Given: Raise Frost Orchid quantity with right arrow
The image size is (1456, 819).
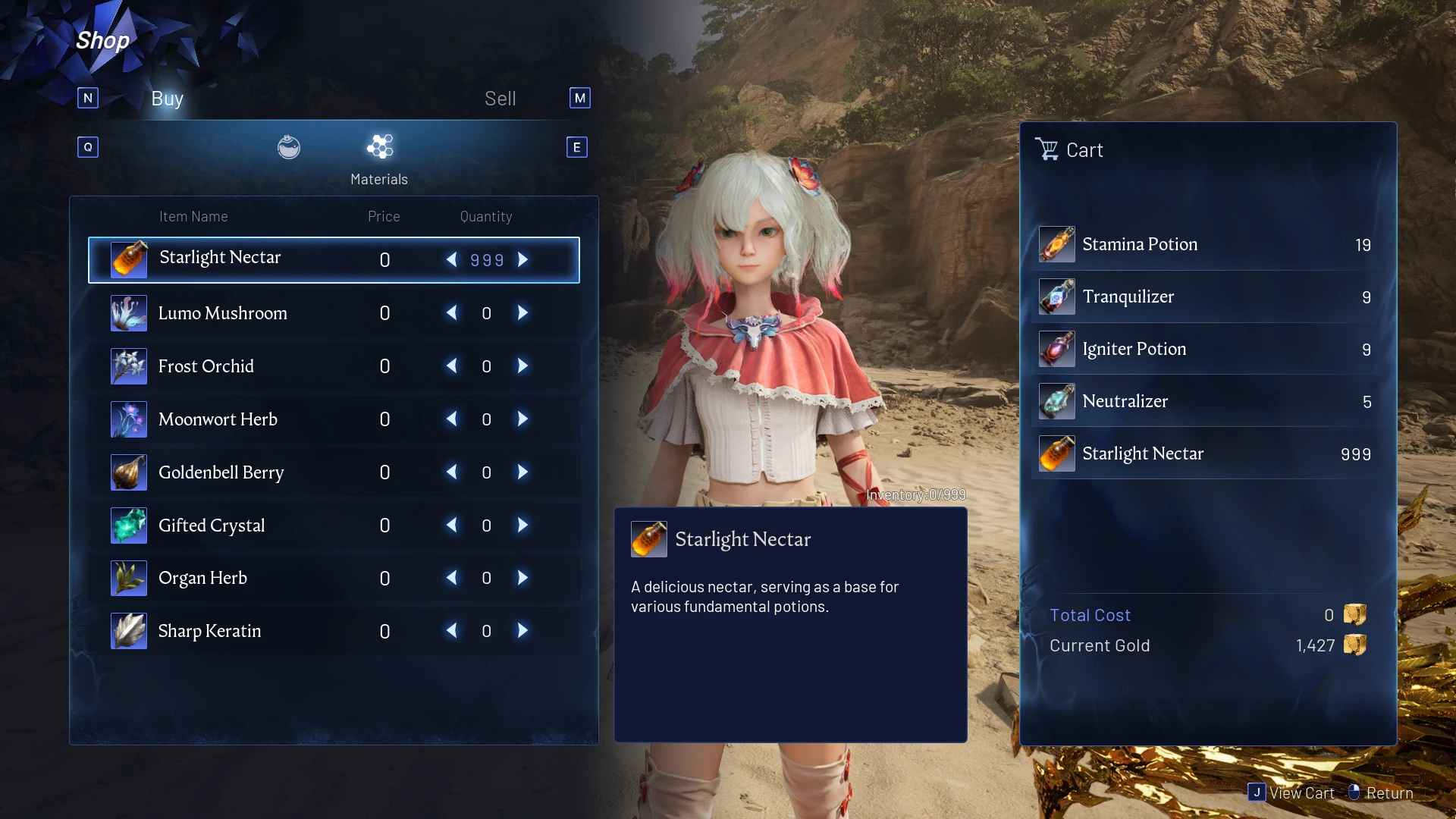Looking at the screenshot, I should pos(522,366).
